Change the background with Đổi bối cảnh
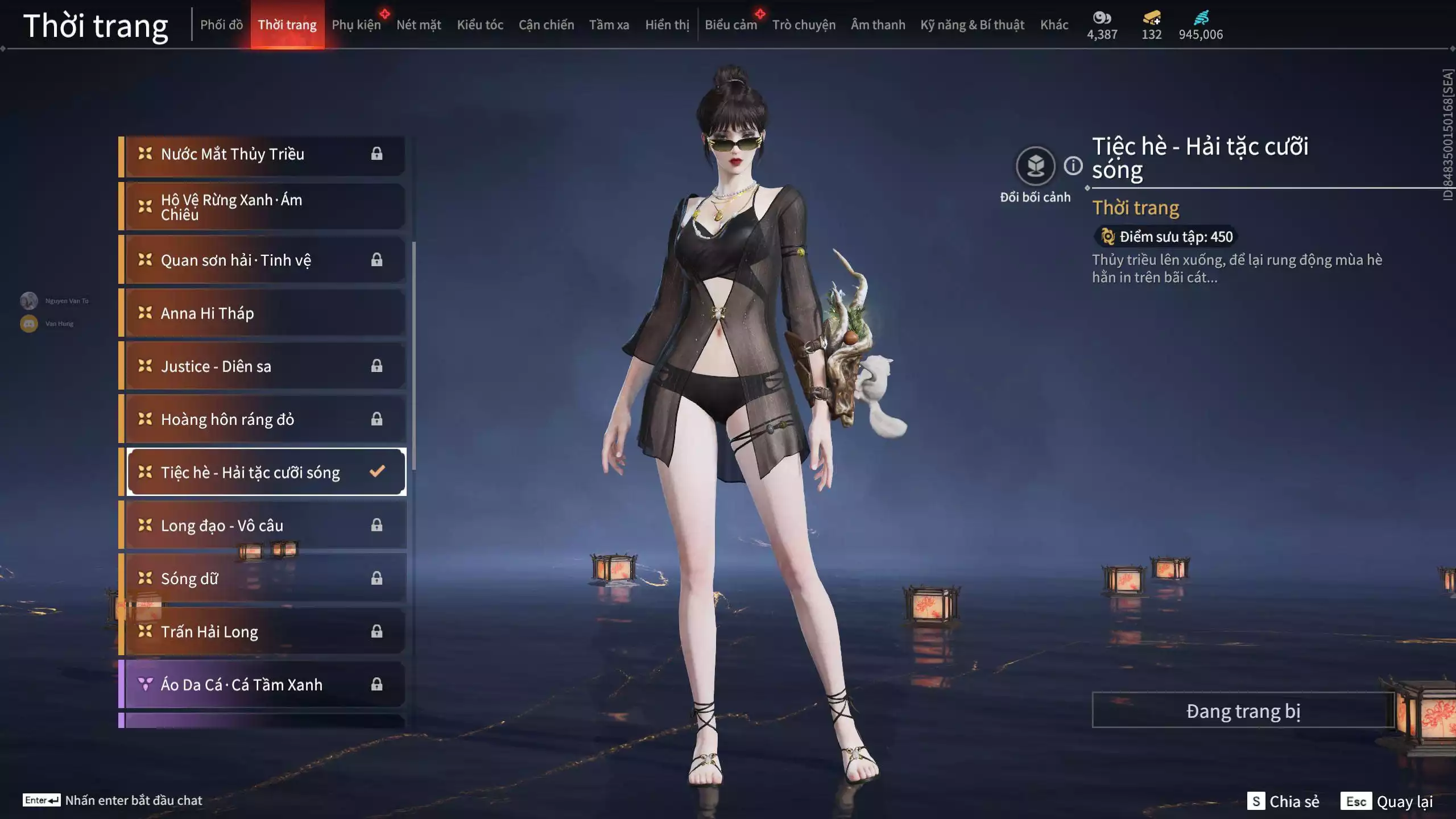This screenshot has width=1456, height=819. (1035, 166)
